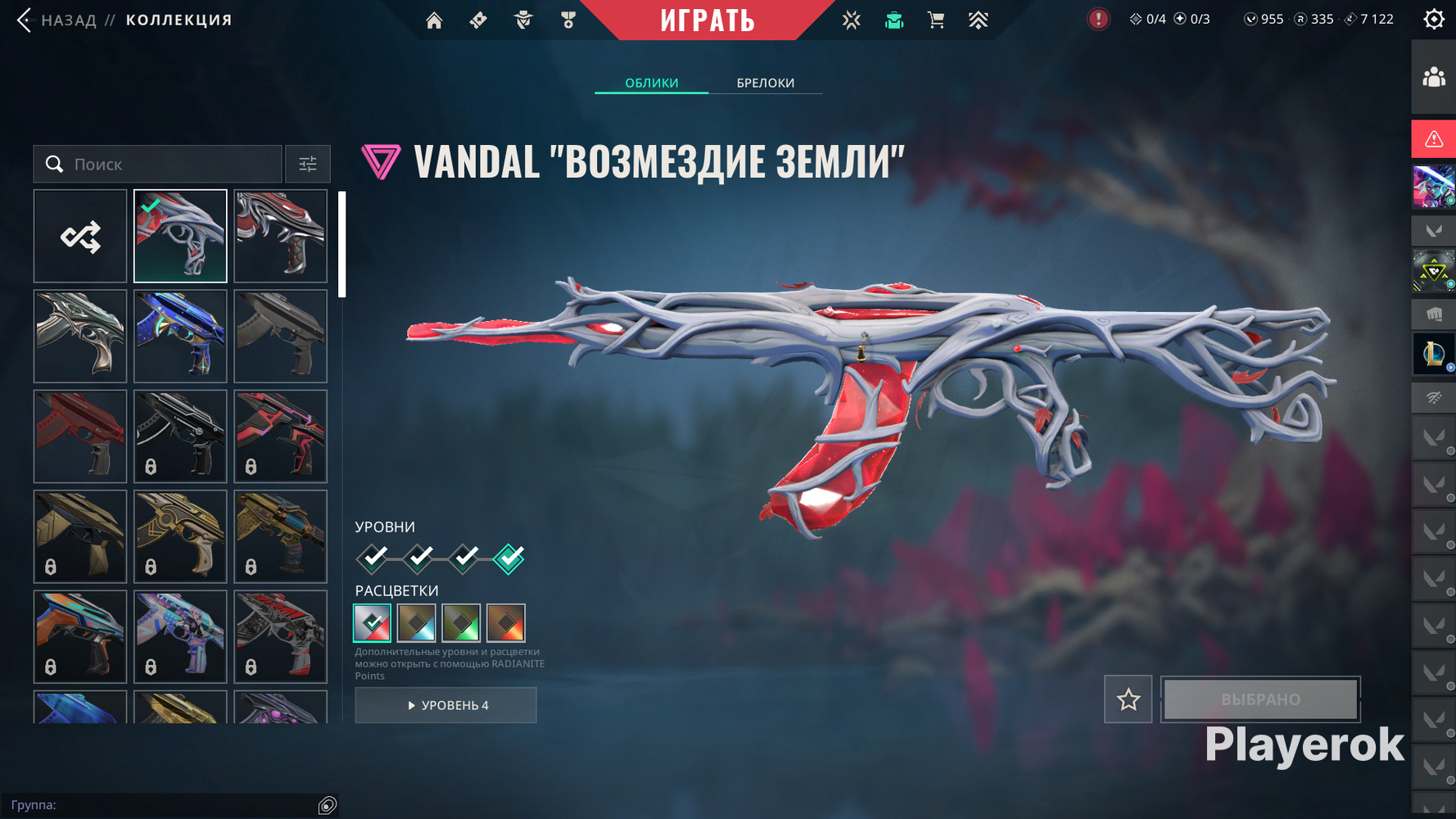This screenshot has height=819, width=1456.
Task: Click the red warning alert icon
Action: [1433, 139]
